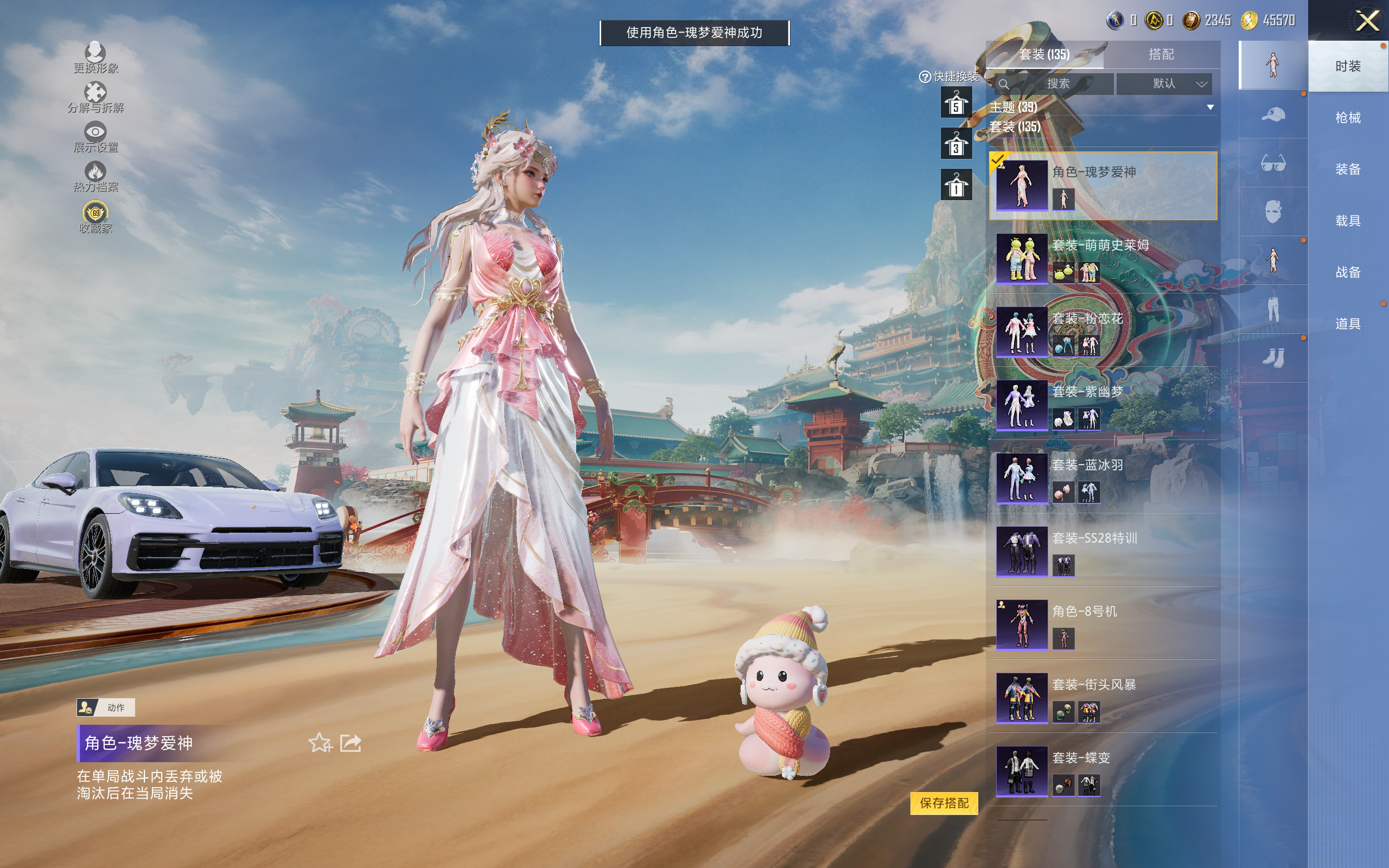Open the 道具 items category
The height and width of the screenshot is (868, 1389).
[1348, 324]
